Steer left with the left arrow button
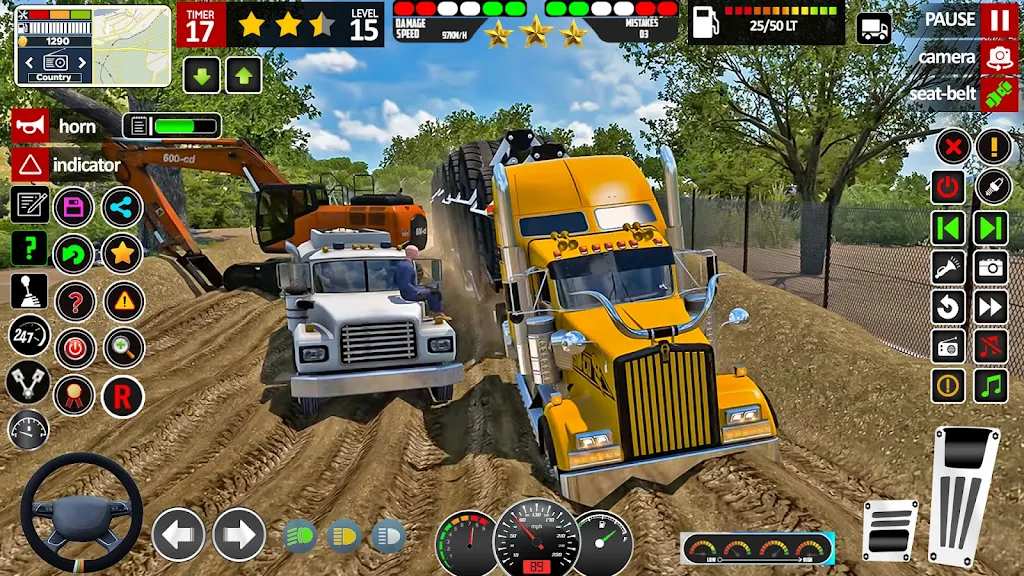The image size is (1024, 576). click(178, 534)
